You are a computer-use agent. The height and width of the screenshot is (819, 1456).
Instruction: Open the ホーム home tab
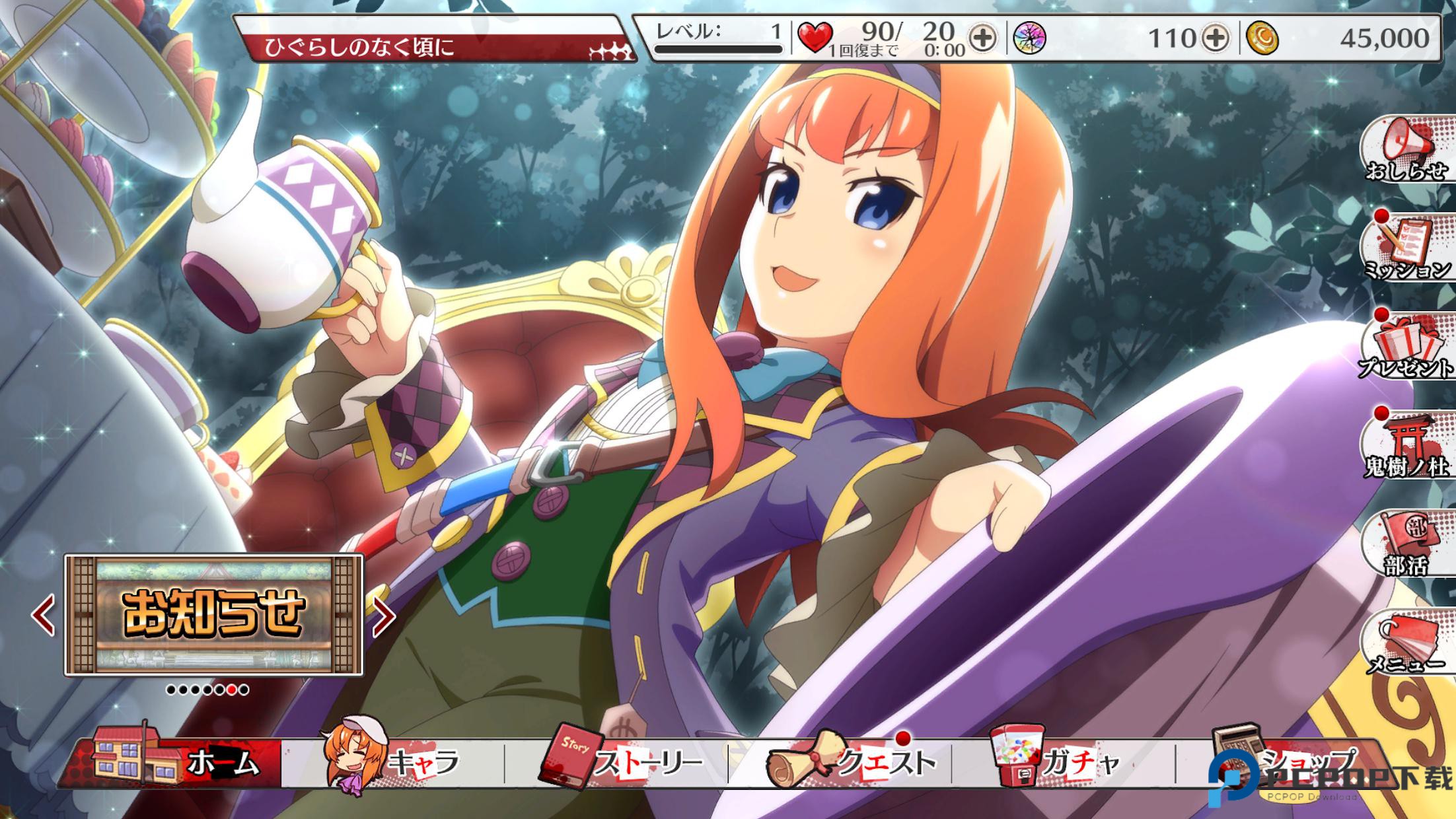click(x=178, y=763)
